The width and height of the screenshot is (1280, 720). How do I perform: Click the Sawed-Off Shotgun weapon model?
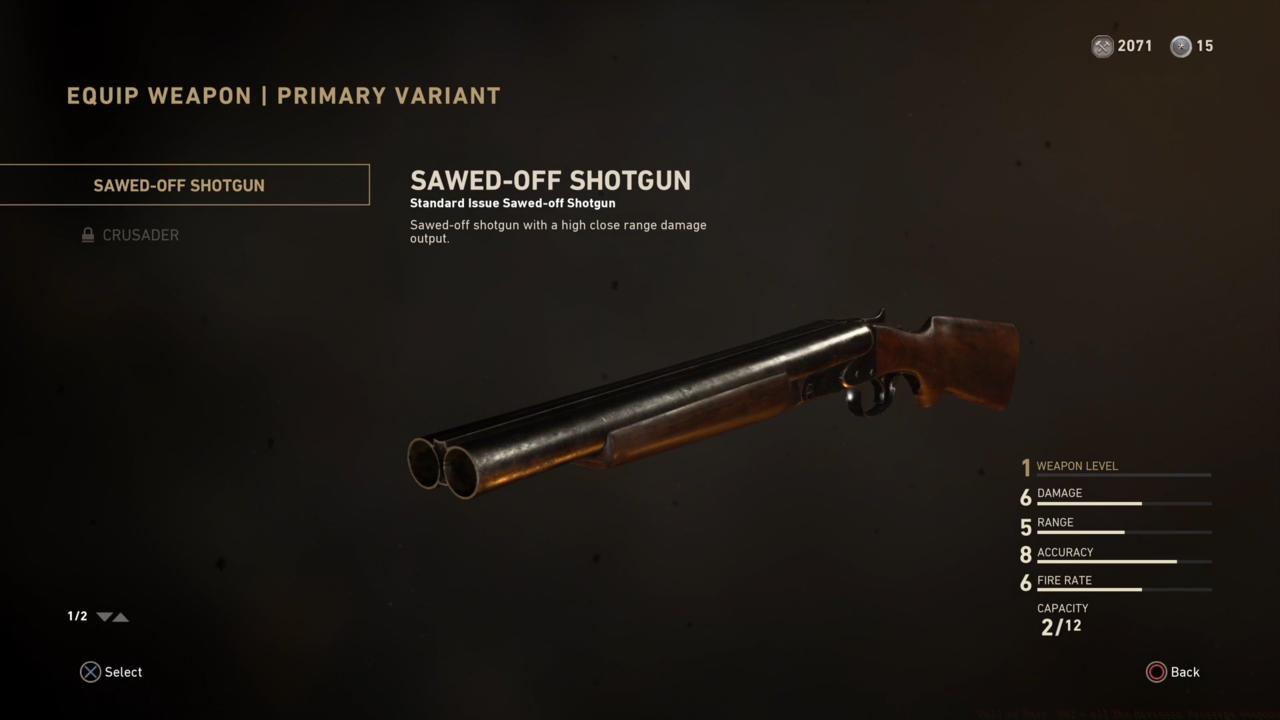click(710, 400)
